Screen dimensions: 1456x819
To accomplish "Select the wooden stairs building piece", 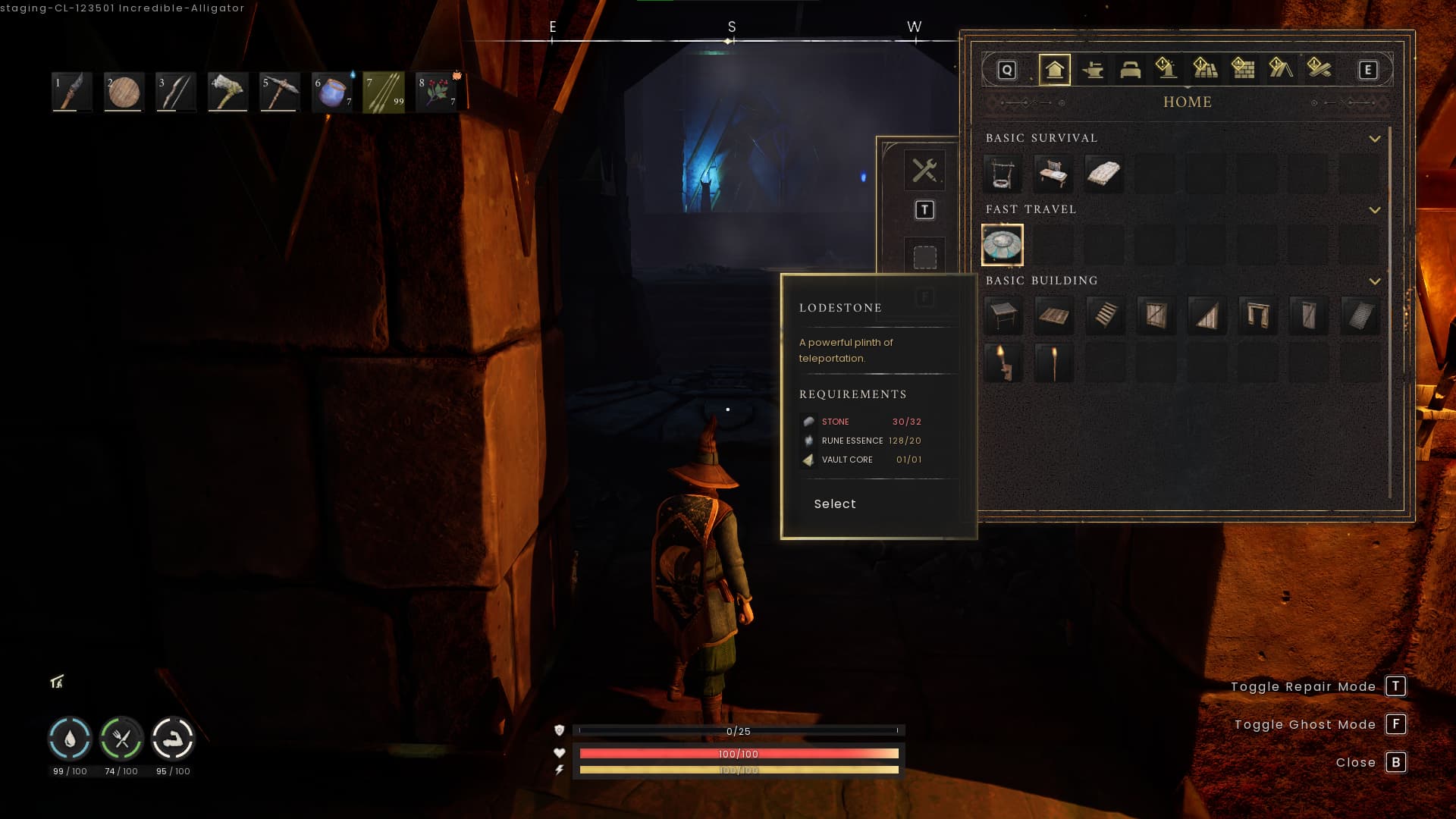I will (x=1105, y=315).
